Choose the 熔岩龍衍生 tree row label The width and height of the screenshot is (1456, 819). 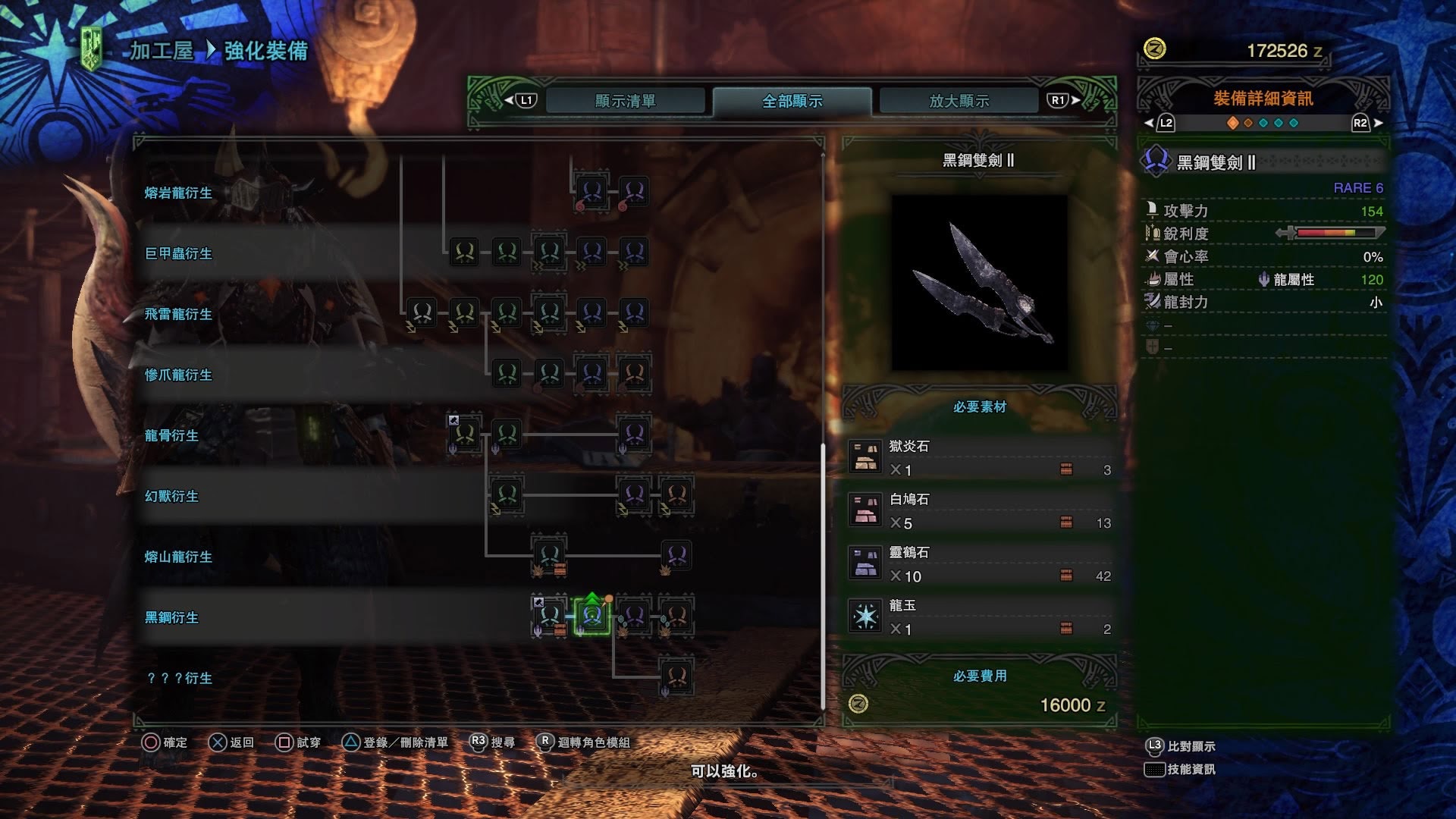coord(178,193)
